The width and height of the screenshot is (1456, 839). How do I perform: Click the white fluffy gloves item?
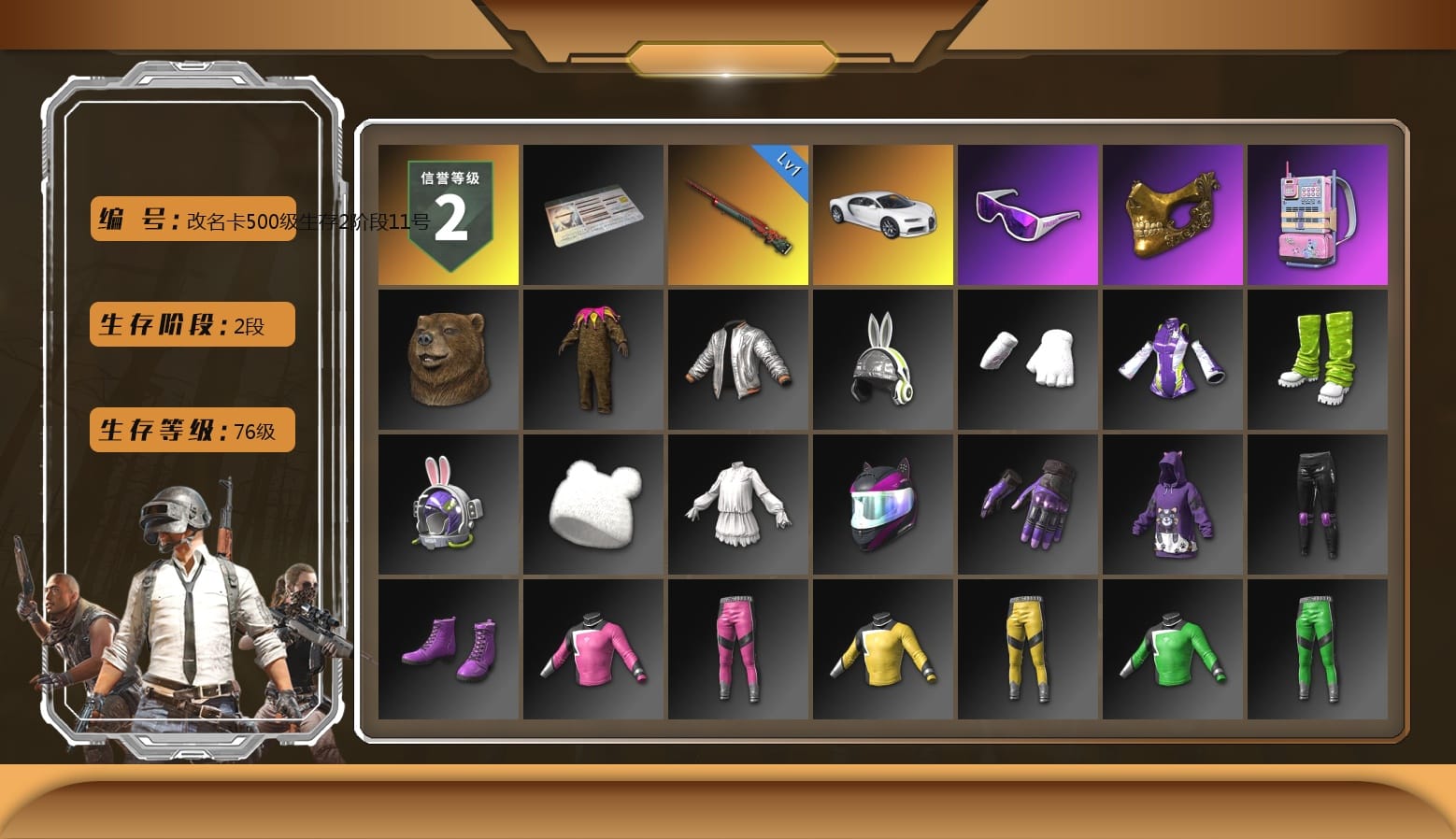pyautogui.click(x=1027, y=360)
